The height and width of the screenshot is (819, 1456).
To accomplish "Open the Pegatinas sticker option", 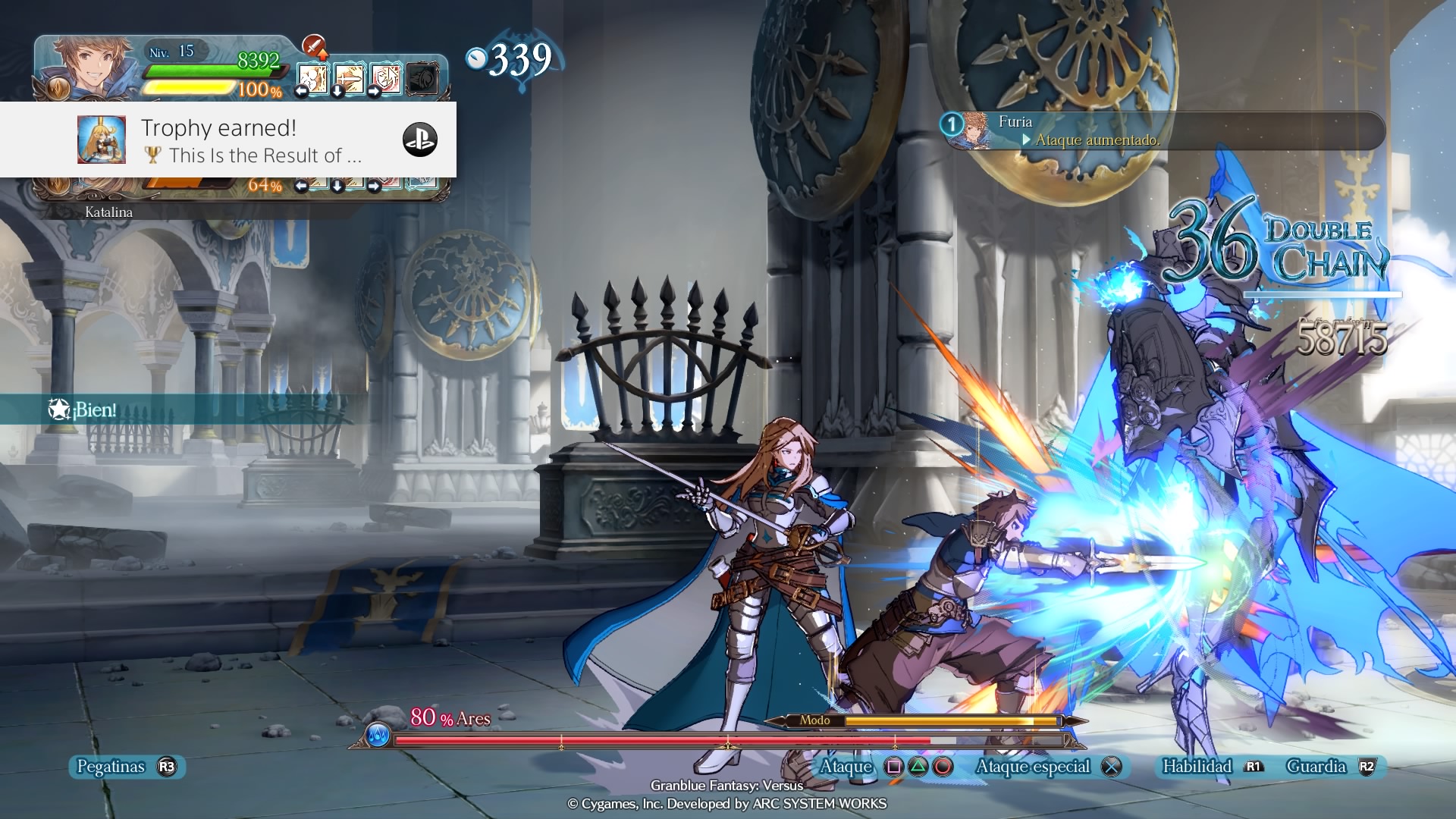I will pyautogui.click(x=111, y=767).
